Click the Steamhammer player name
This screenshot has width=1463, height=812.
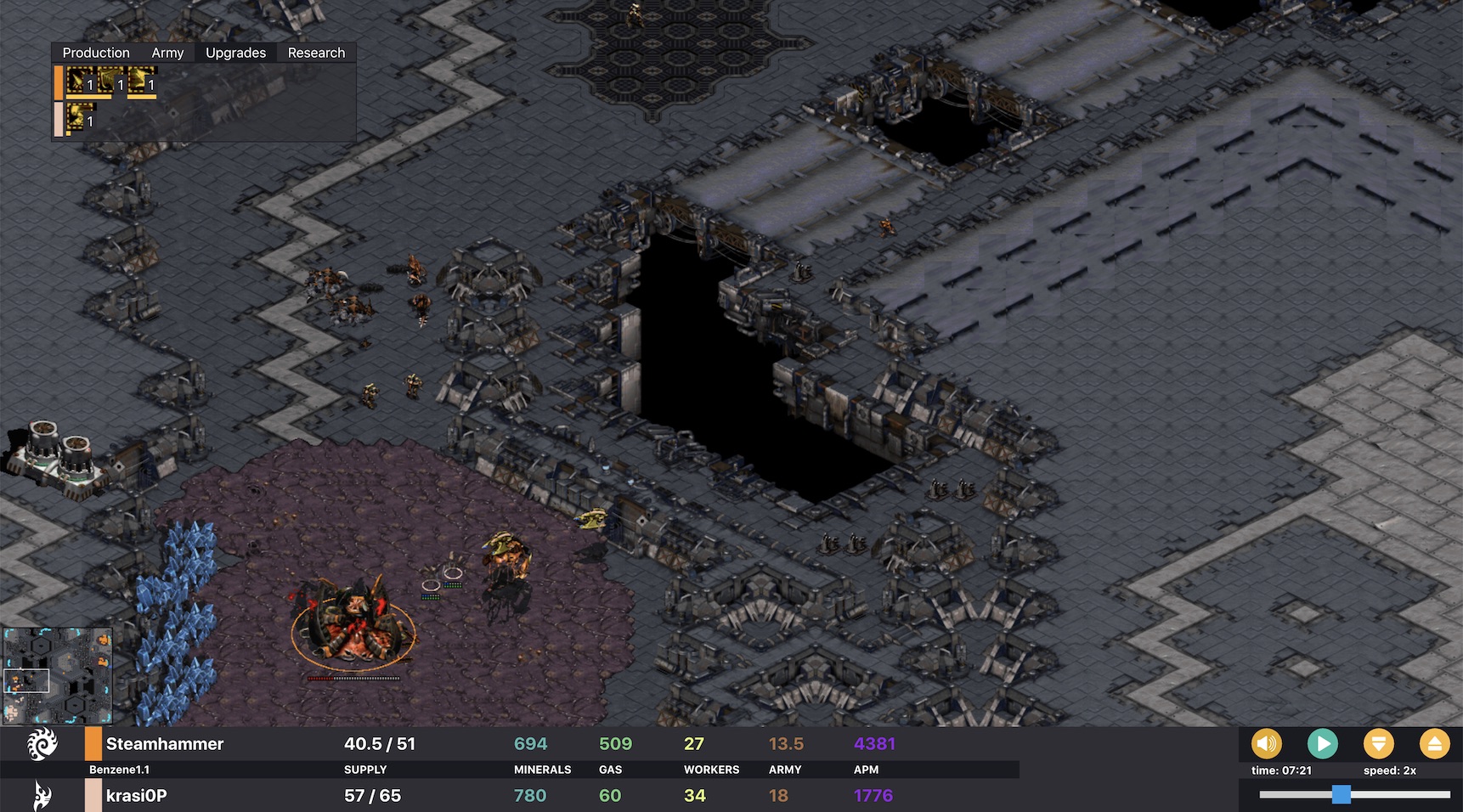click(x=165, y=743)
